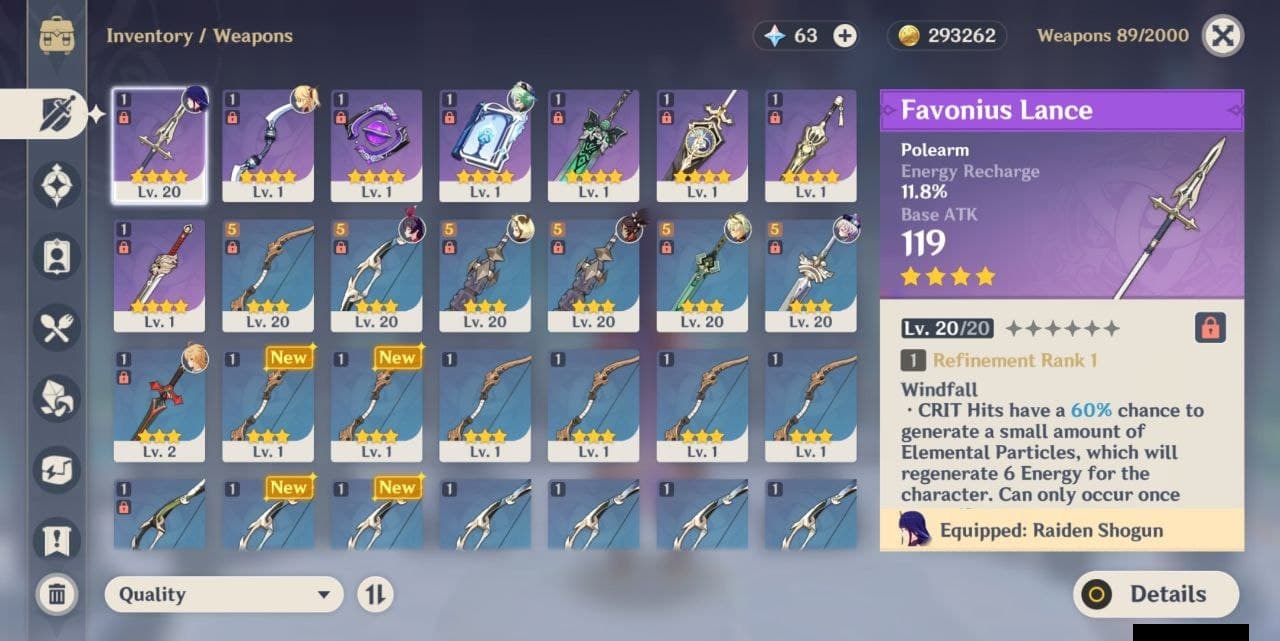
Task: Open the Gadgets inventory tab
Action: 57,470
